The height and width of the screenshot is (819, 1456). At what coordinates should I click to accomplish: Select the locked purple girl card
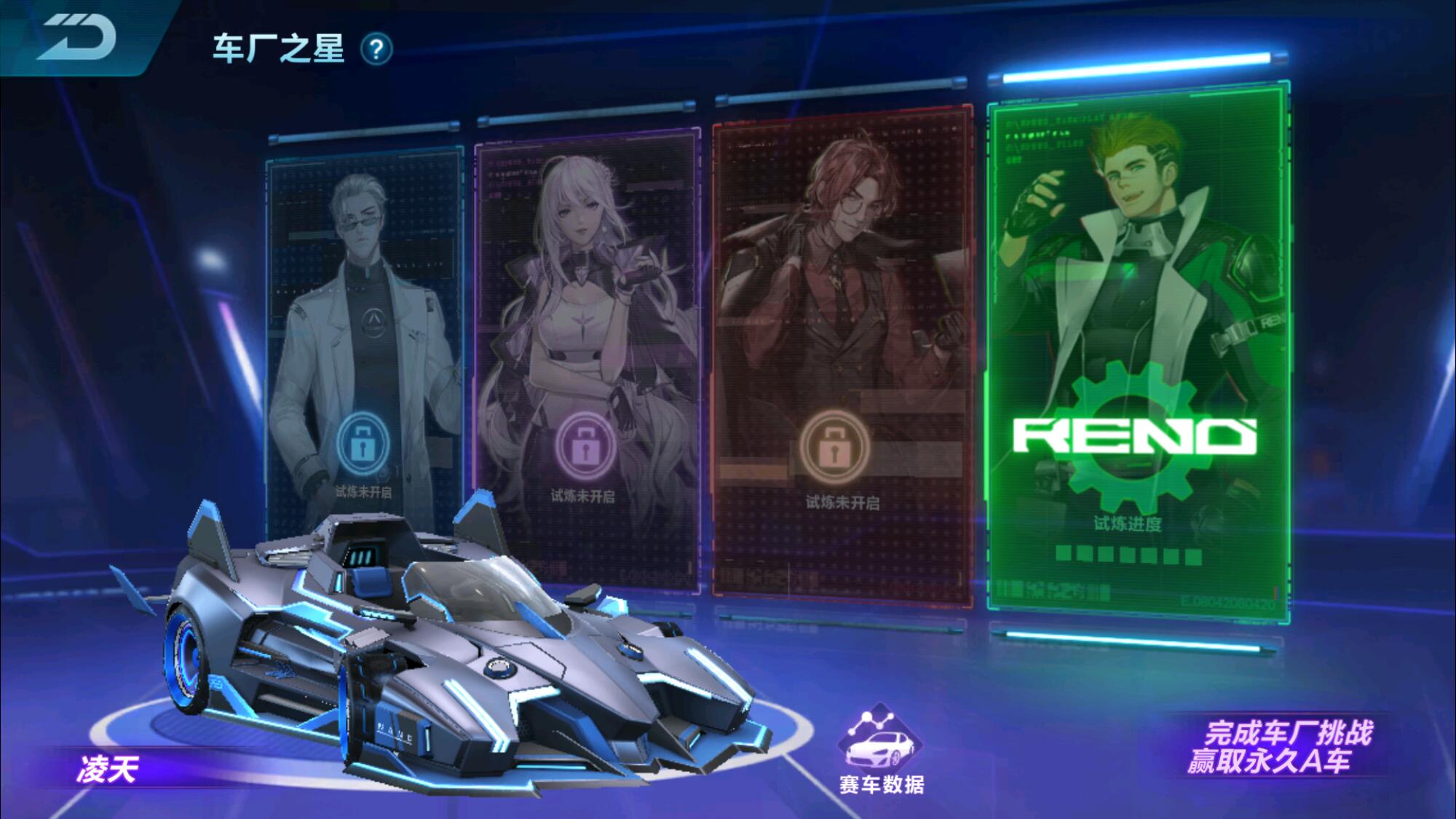[586, 357]
